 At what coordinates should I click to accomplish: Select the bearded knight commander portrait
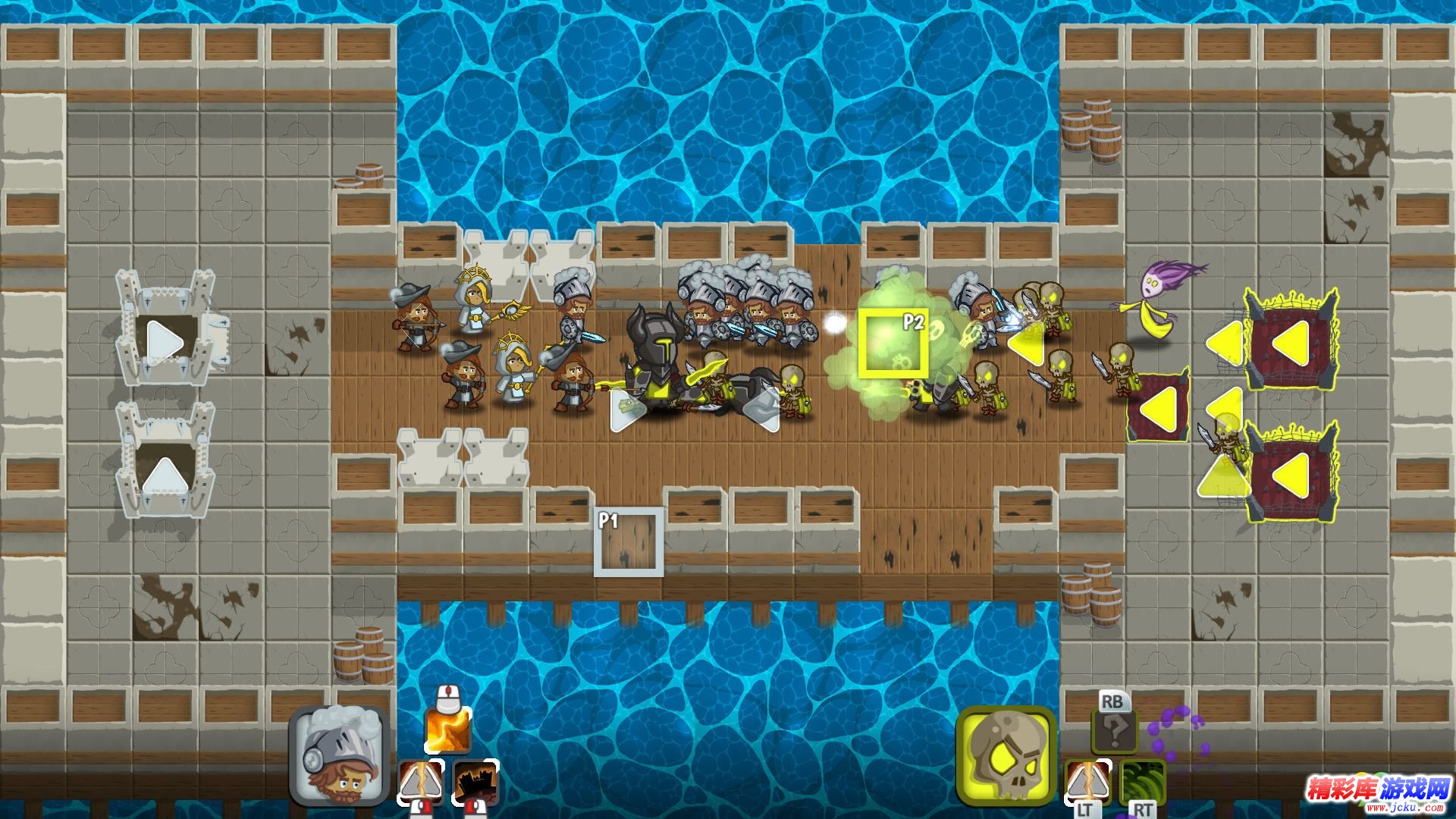point(340,755)
